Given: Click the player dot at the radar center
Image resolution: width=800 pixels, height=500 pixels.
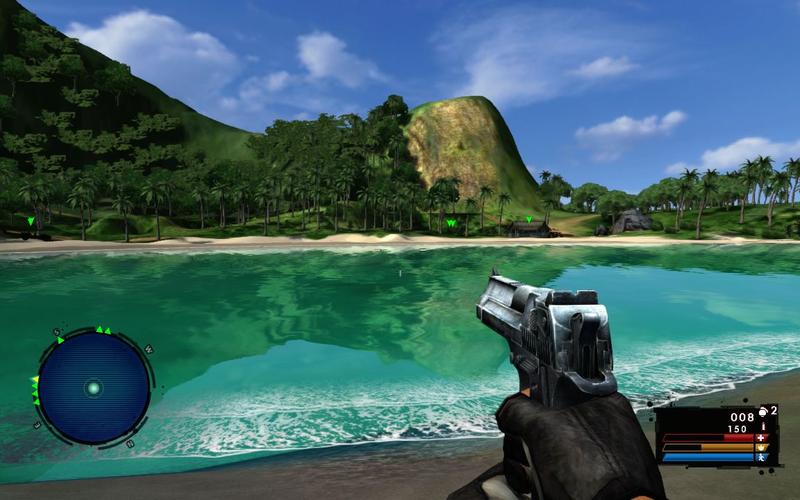Looking at the screenshot, I should pos(93,388).
